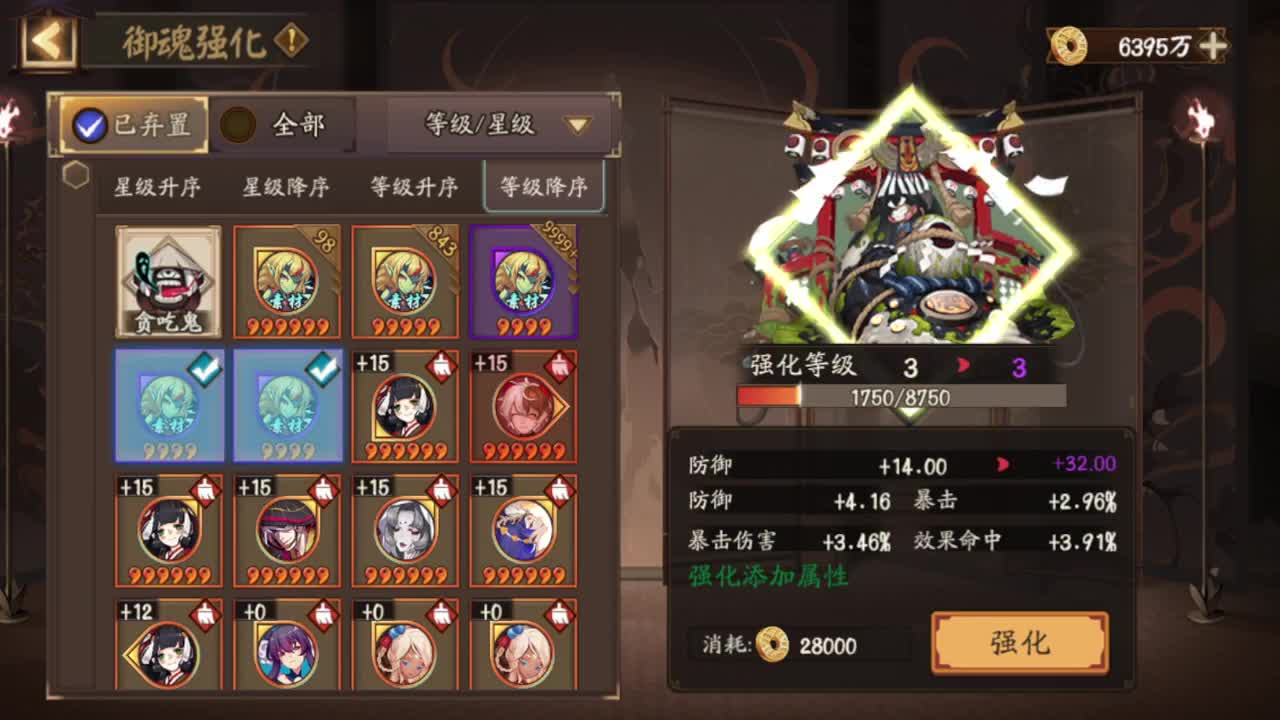Select the orange soul labeled 98
The height and width of the screenshot is (720, 1280).
pos(286,280)
